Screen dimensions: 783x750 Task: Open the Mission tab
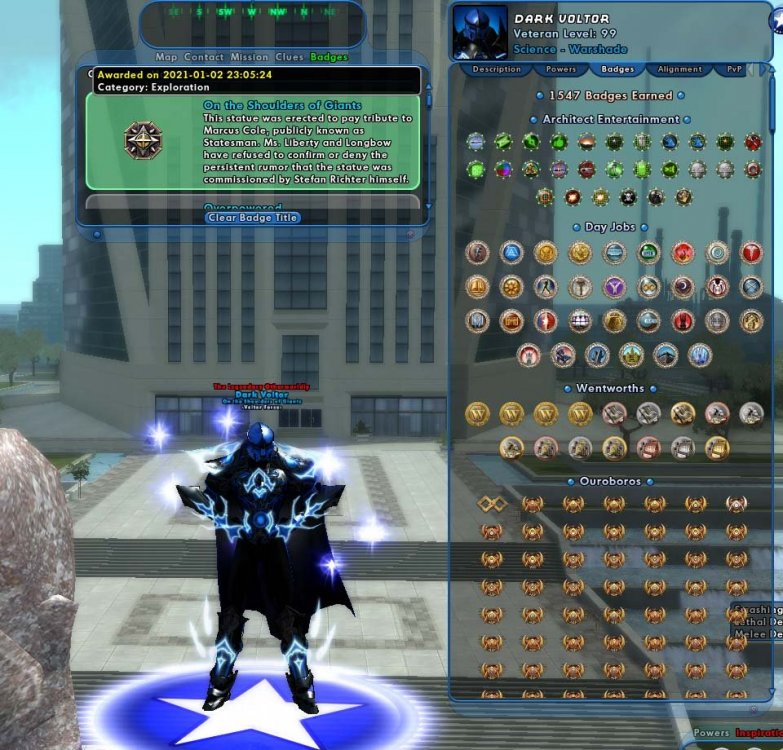tap(249, 57)
